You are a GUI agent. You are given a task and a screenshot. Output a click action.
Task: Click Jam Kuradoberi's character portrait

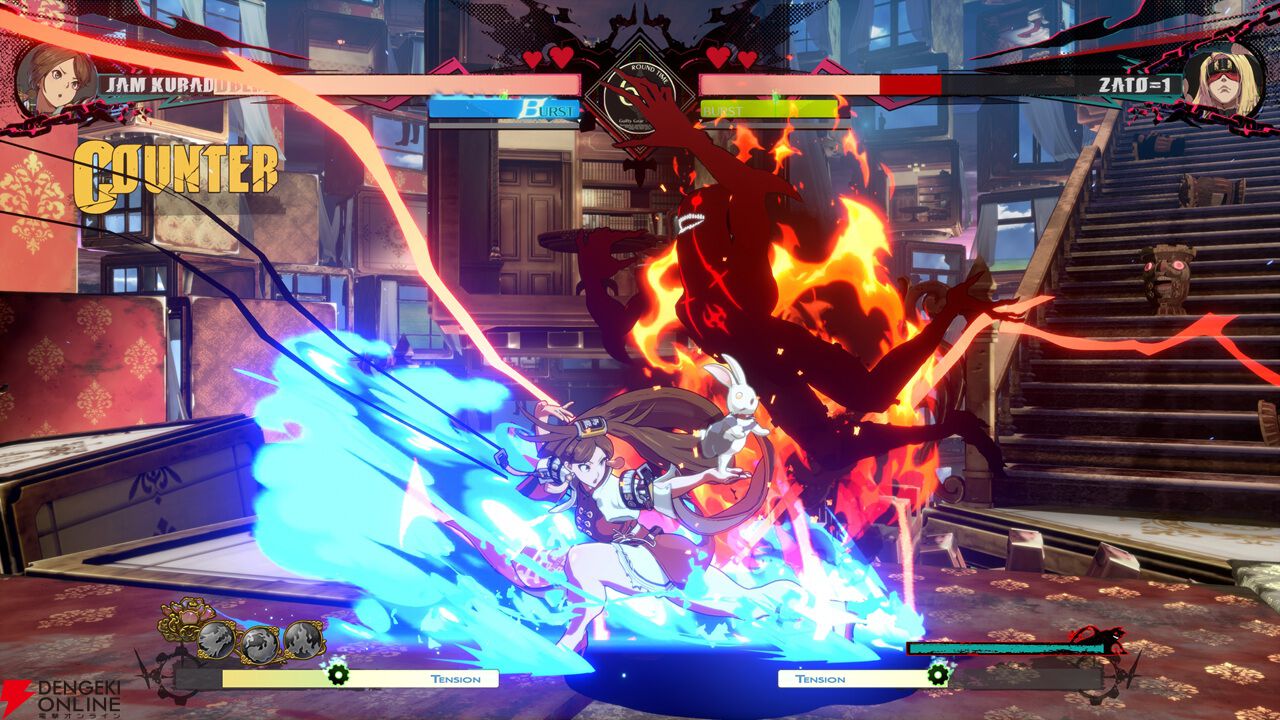pyautogui.click(x=56, y=78)
